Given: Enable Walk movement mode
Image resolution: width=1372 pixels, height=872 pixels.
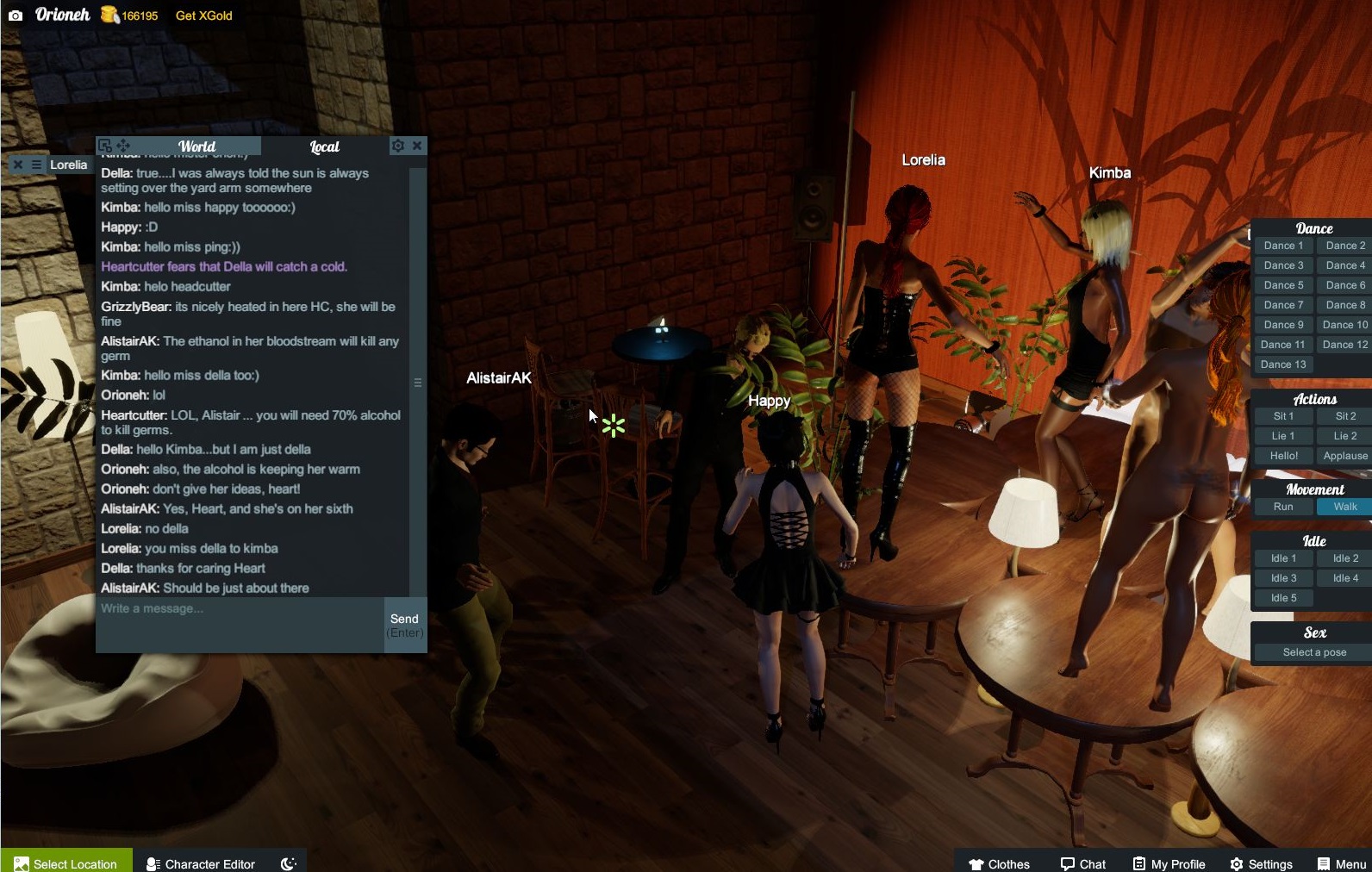Looking at the screenshot, I should (1344, 507).
